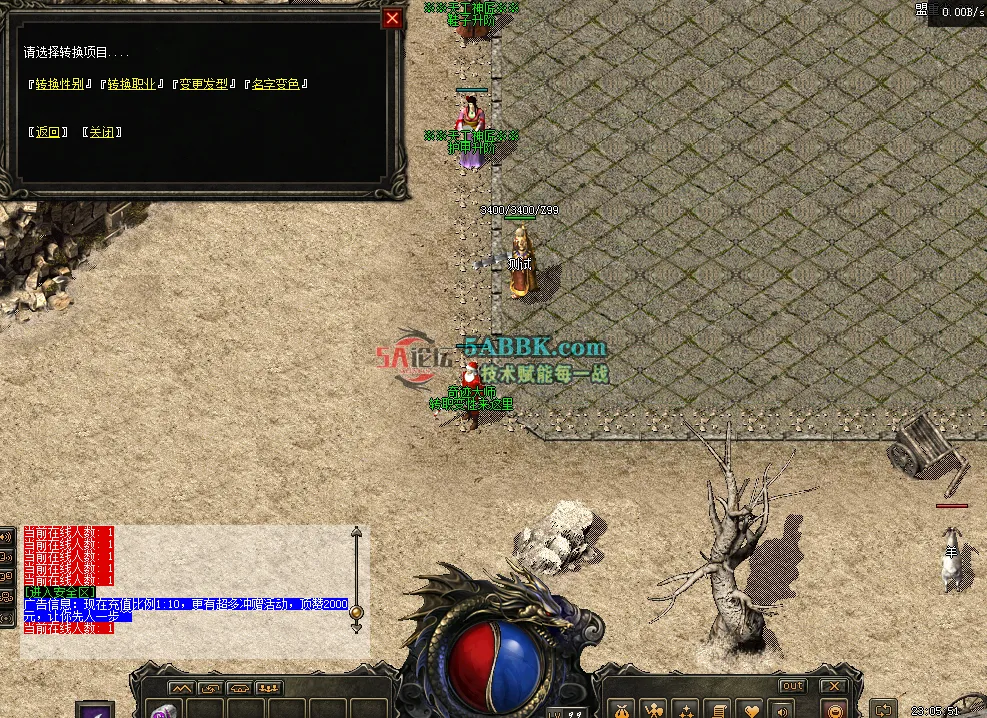This screenshot has width=987, height=718.
Task: Click the round orange button at bottom right
Action: [834, 710]
